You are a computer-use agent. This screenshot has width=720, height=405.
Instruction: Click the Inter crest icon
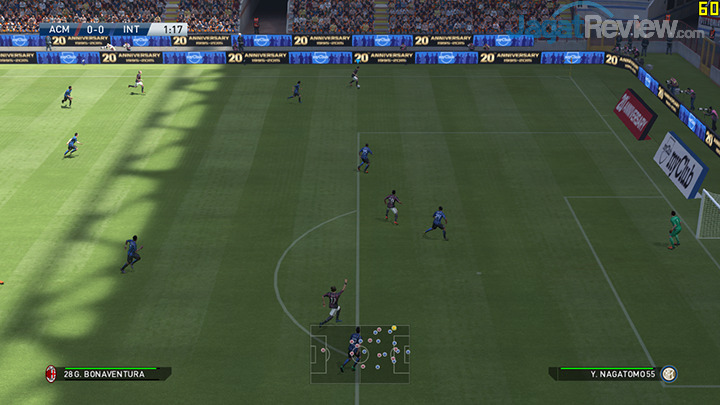[x=669, y=374]
